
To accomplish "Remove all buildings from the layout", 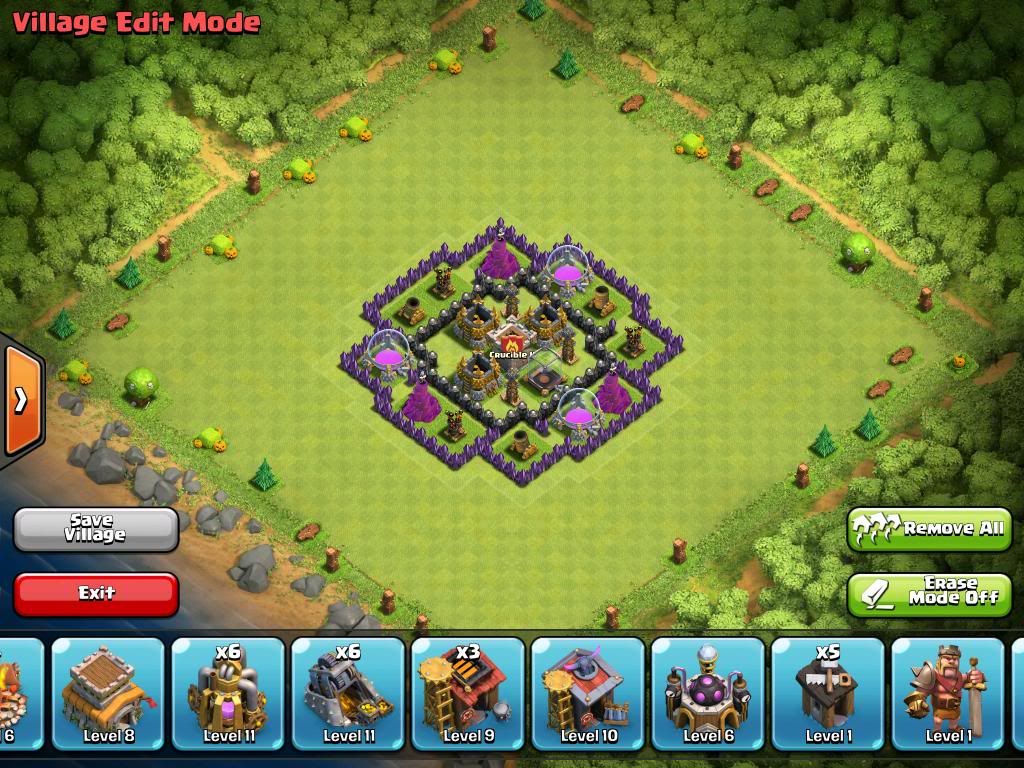I will click(929, 528).
